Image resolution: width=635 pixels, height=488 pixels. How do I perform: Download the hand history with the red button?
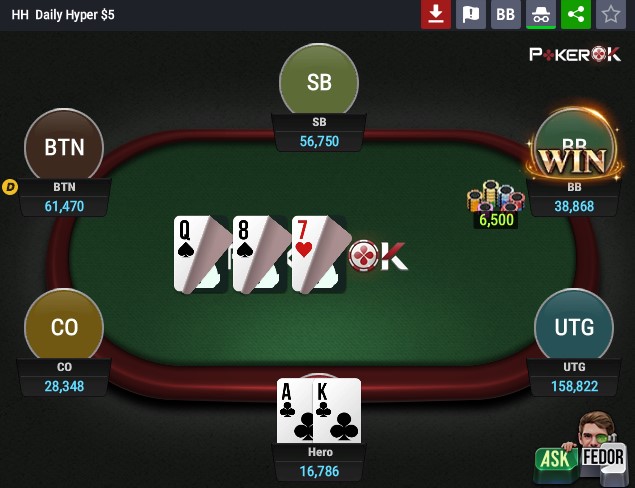435,14
